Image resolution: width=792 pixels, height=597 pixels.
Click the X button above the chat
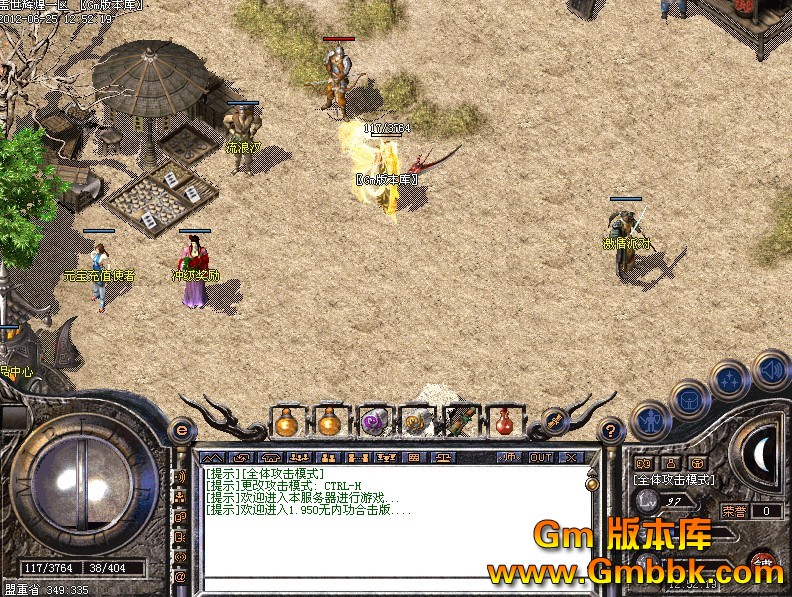pos(571,457)
